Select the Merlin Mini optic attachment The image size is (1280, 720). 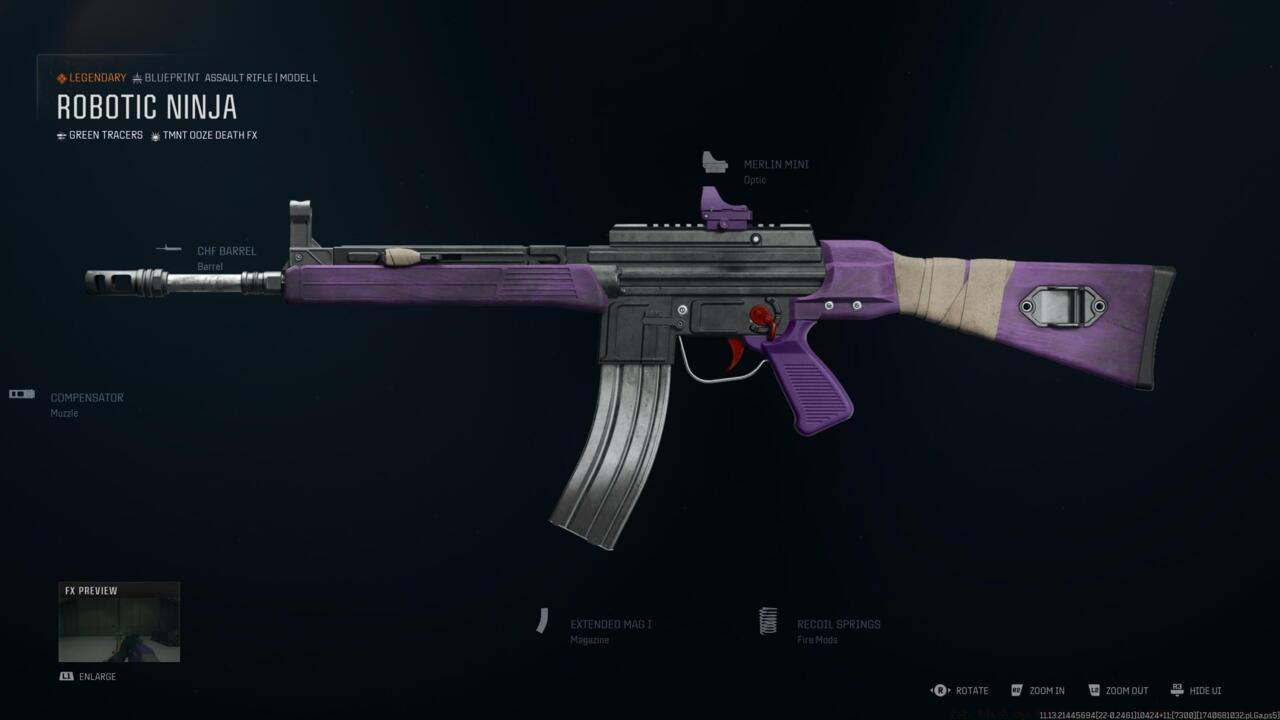tap(775, 165)
